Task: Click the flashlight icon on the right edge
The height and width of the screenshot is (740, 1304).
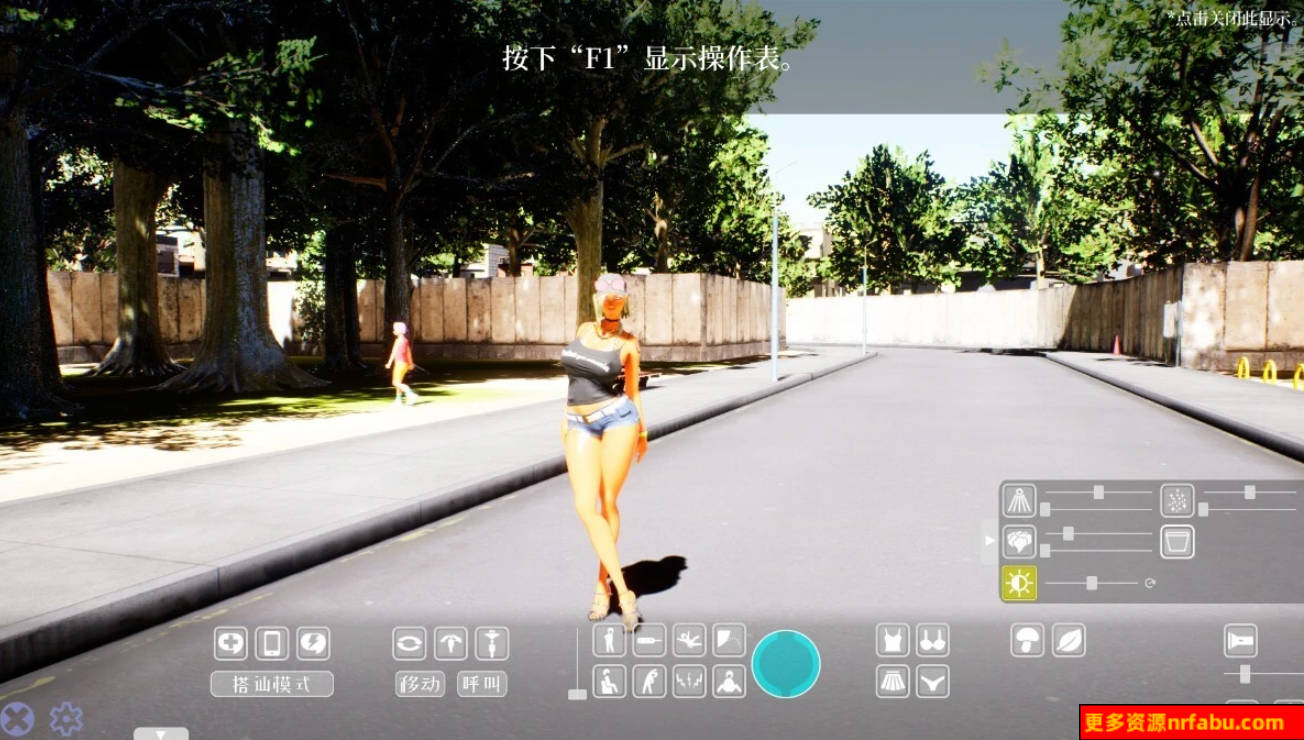Action: pos(1241,640)
